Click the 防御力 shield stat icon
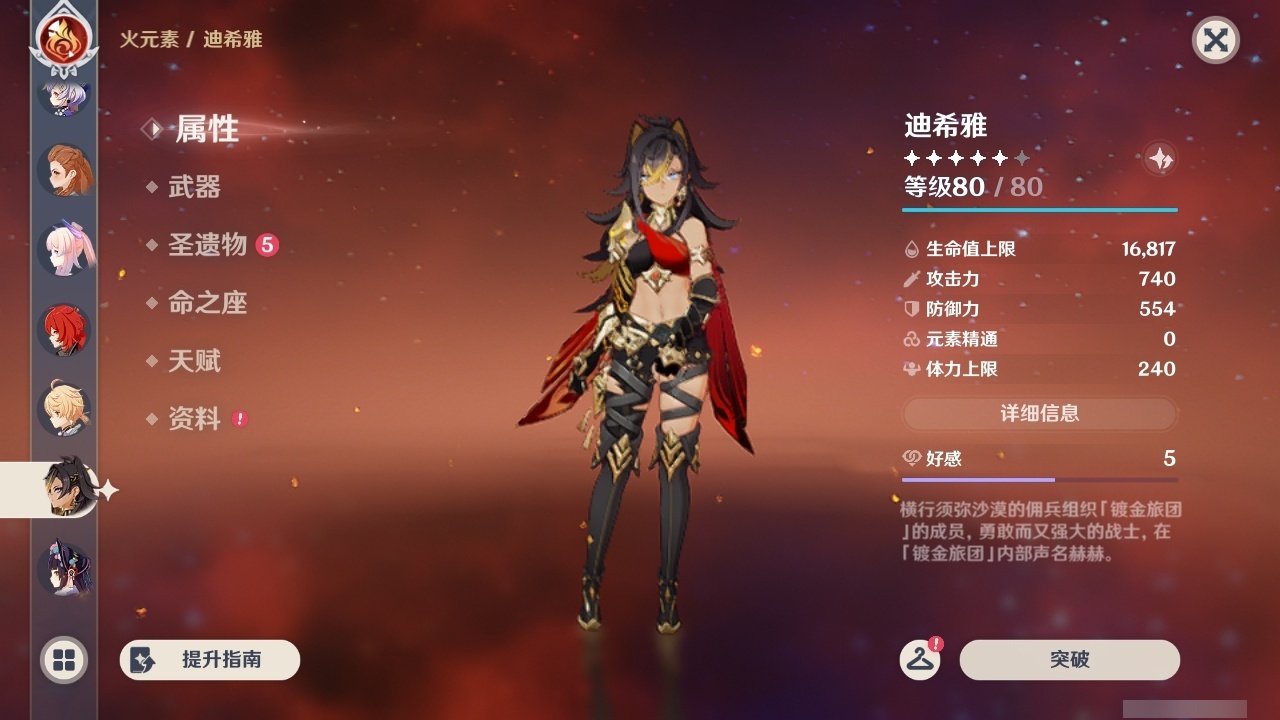This screenshot has width=1280, height=720. pos(911,309)
